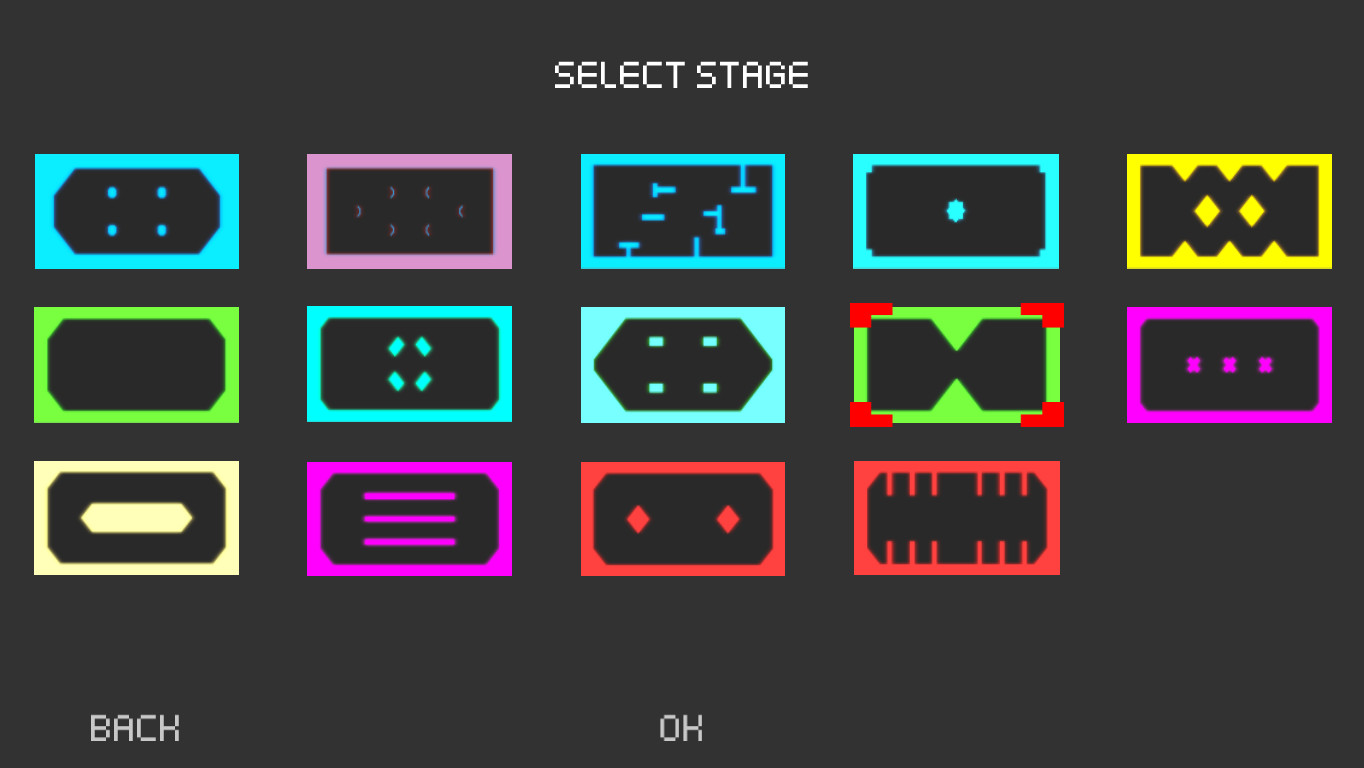Screen dimensions: 1364x768
Task: Open the pink stage with curved brackets
Action: point(409,211)
